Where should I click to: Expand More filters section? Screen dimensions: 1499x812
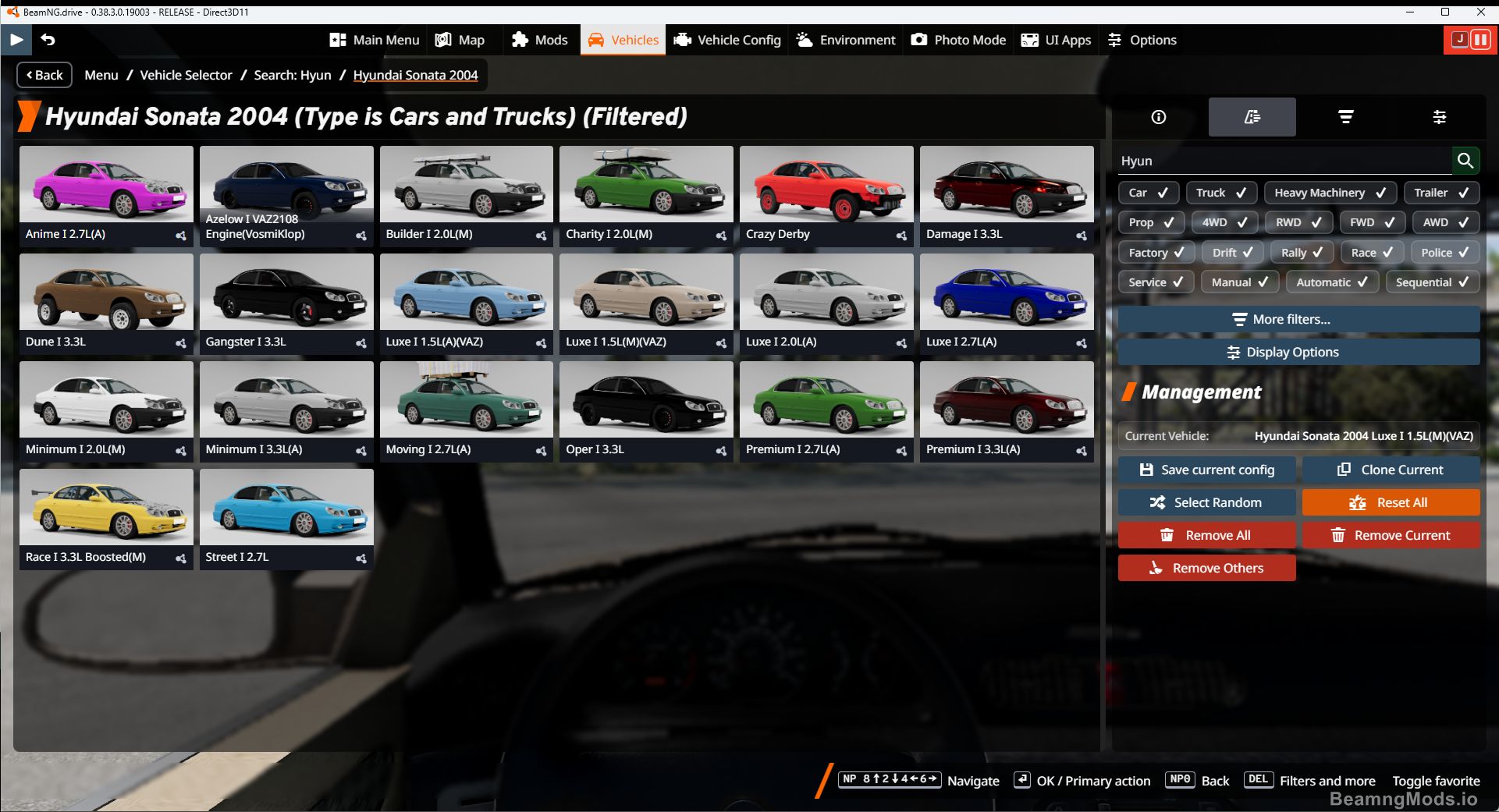(x=1298, y=319)
